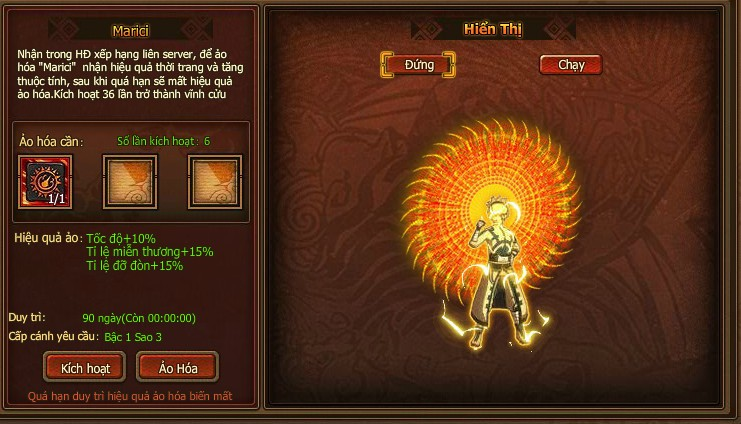Show the Đứng standing pose

pyautogui.click(x=418, y=65)
